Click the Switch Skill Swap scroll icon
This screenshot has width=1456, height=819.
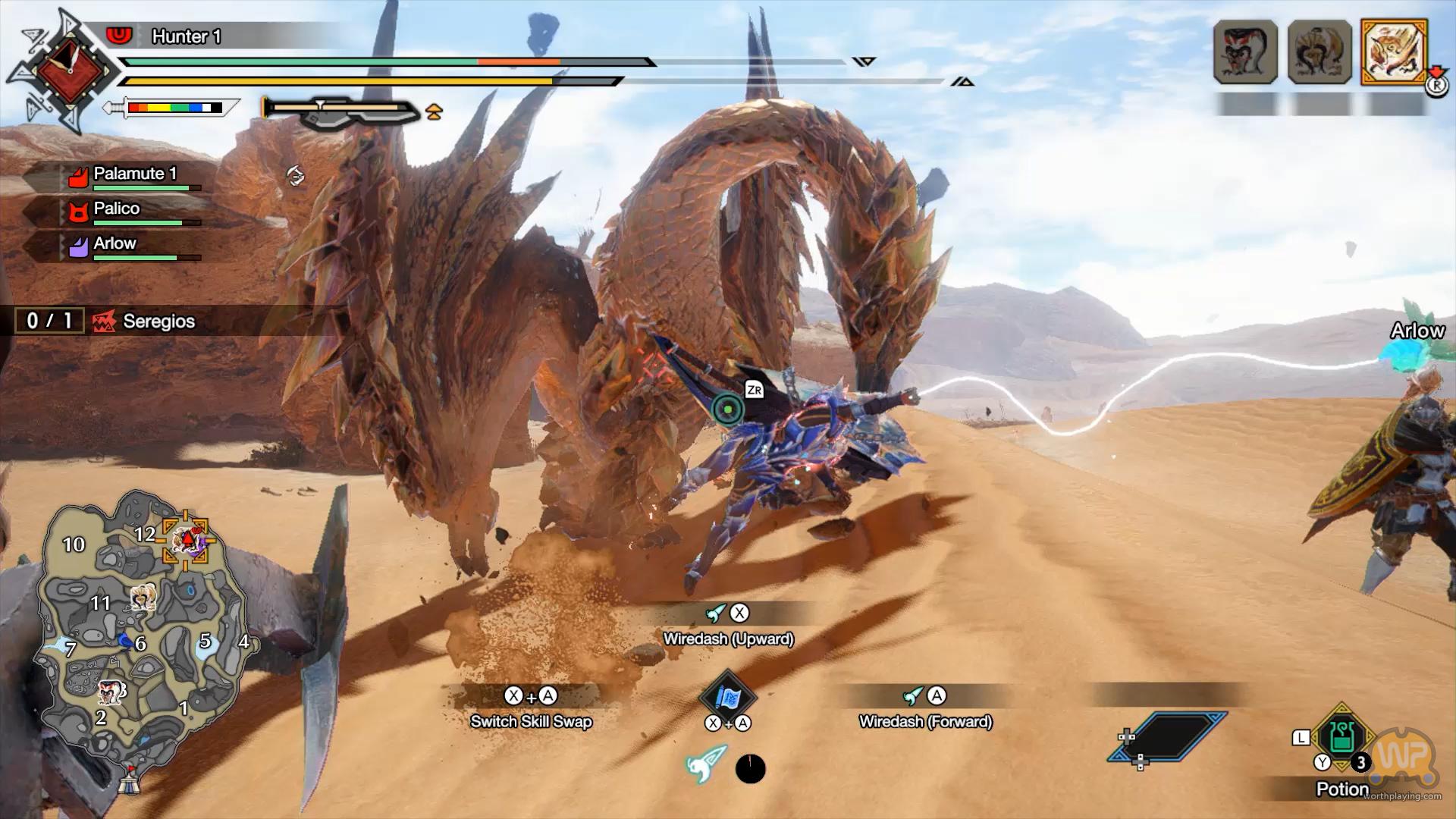click(727, 696)
